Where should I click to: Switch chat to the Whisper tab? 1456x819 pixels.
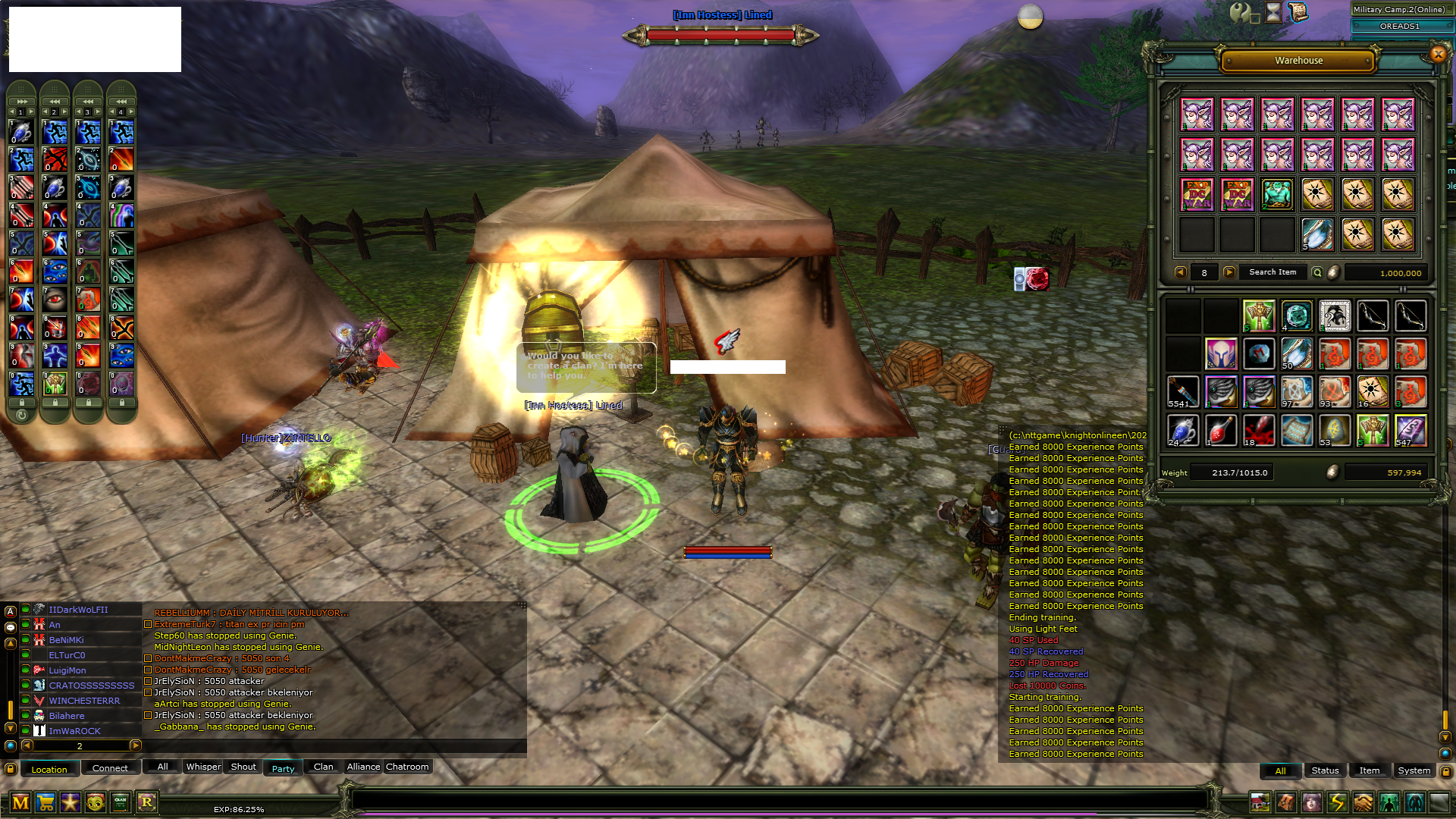point(203,767)
